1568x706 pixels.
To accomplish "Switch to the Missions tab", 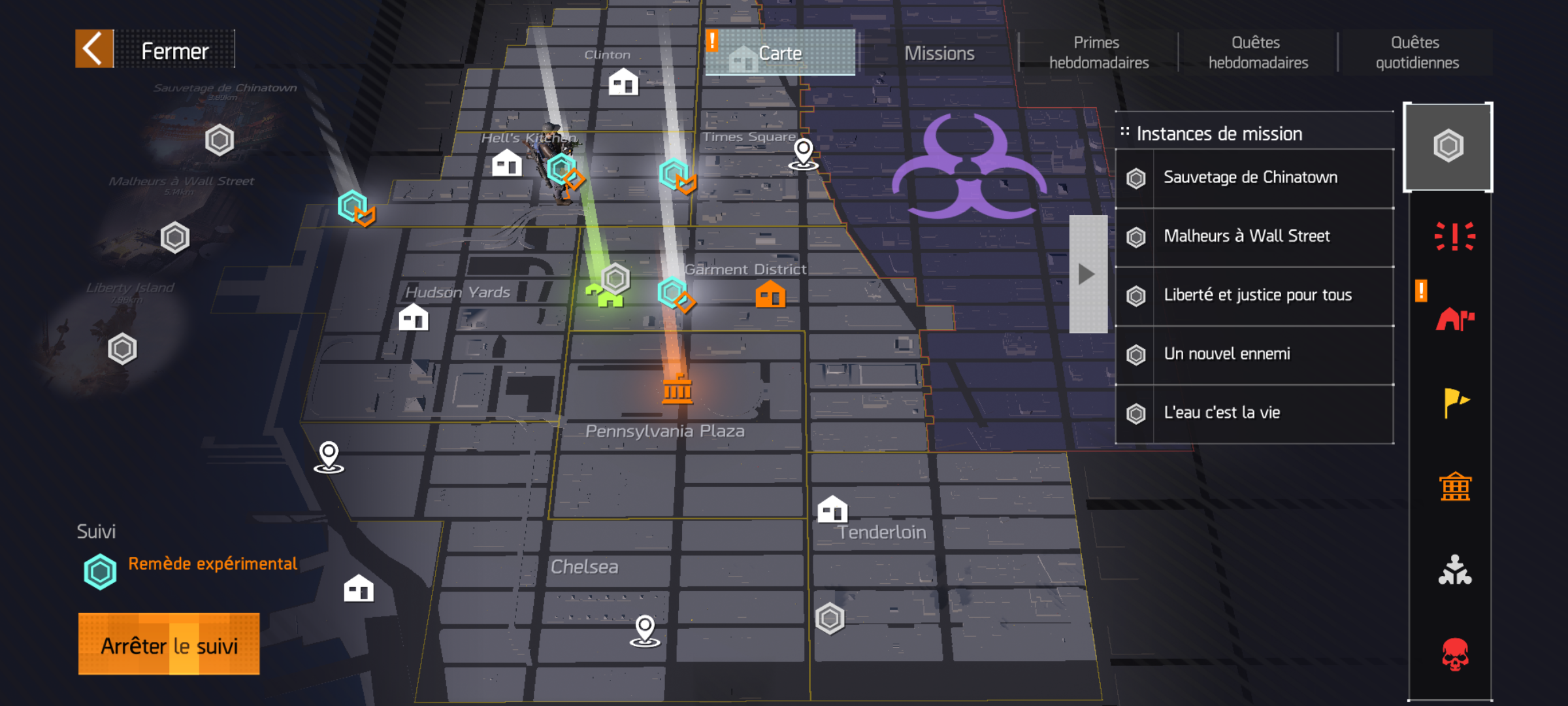I will (939, 53).
